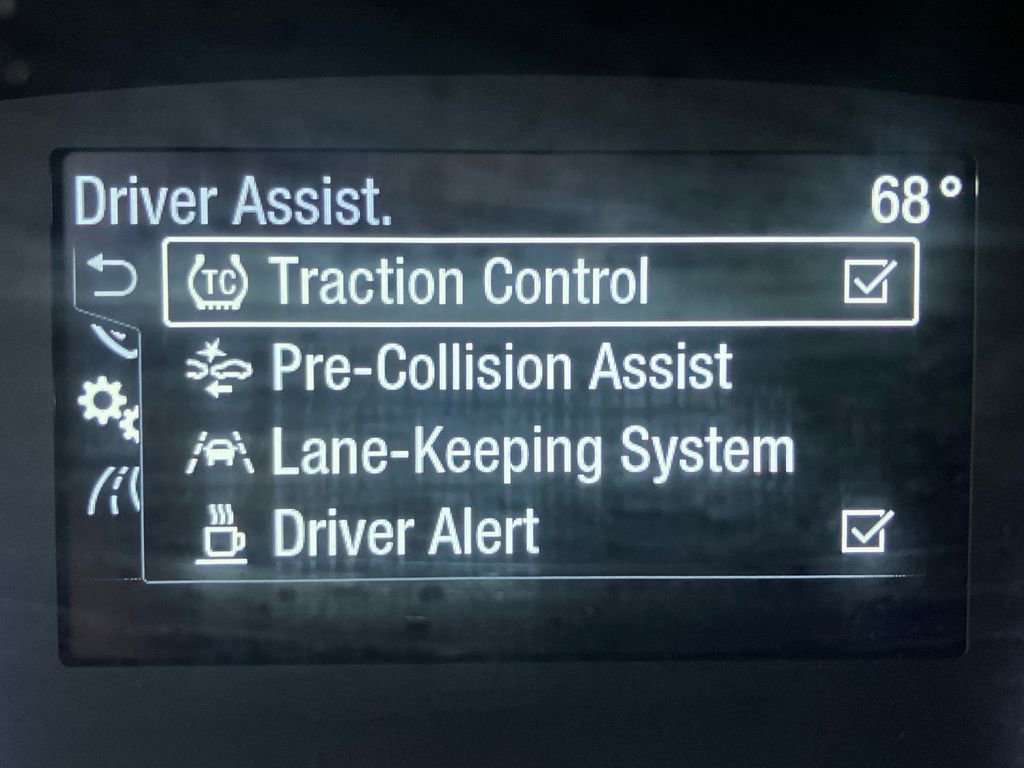Select the Traction Control menu entry
This screenshot has height=768, width=1024.
[x=460, y=282]
